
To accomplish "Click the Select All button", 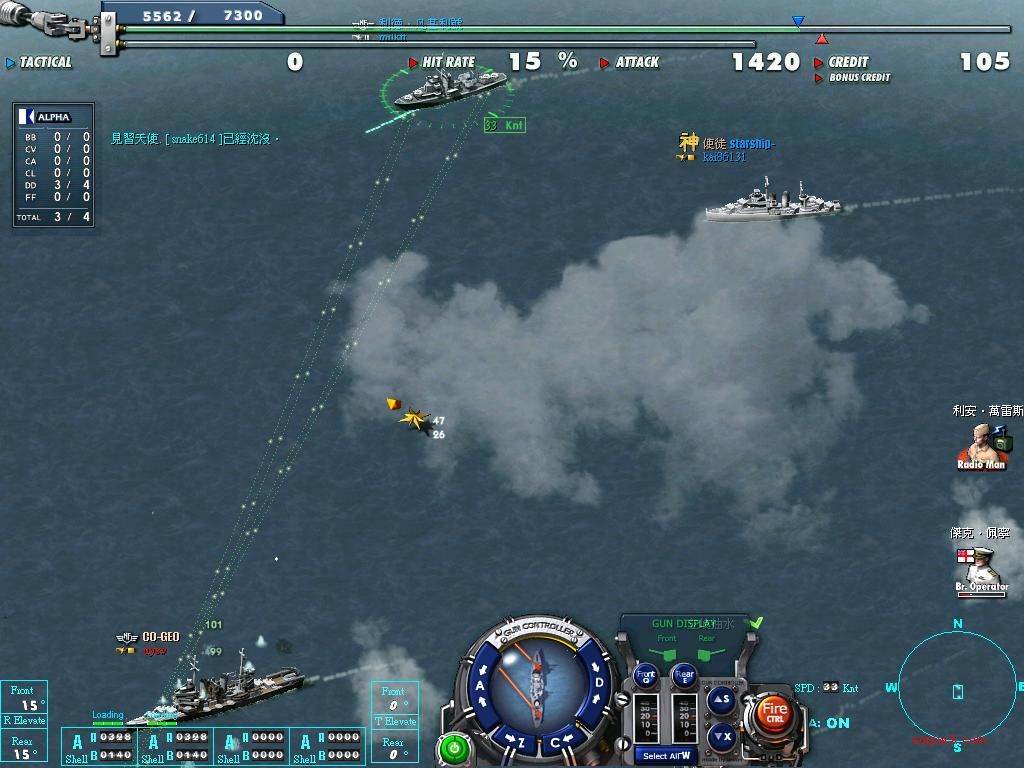I will (x=666, y=756).
